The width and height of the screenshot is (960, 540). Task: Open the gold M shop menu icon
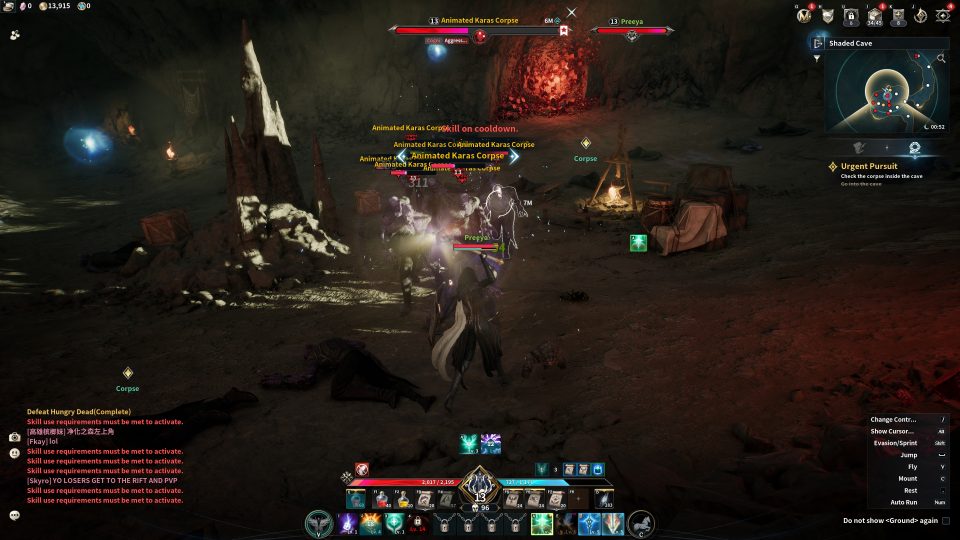coord(802,16)
